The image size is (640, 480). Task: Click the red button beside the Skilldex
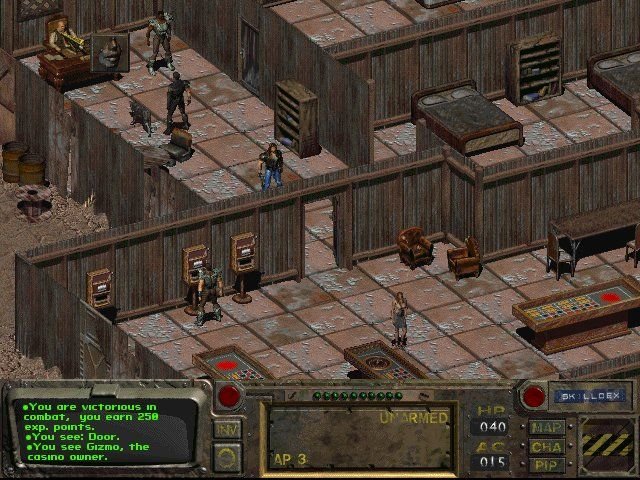click(533, 396)
